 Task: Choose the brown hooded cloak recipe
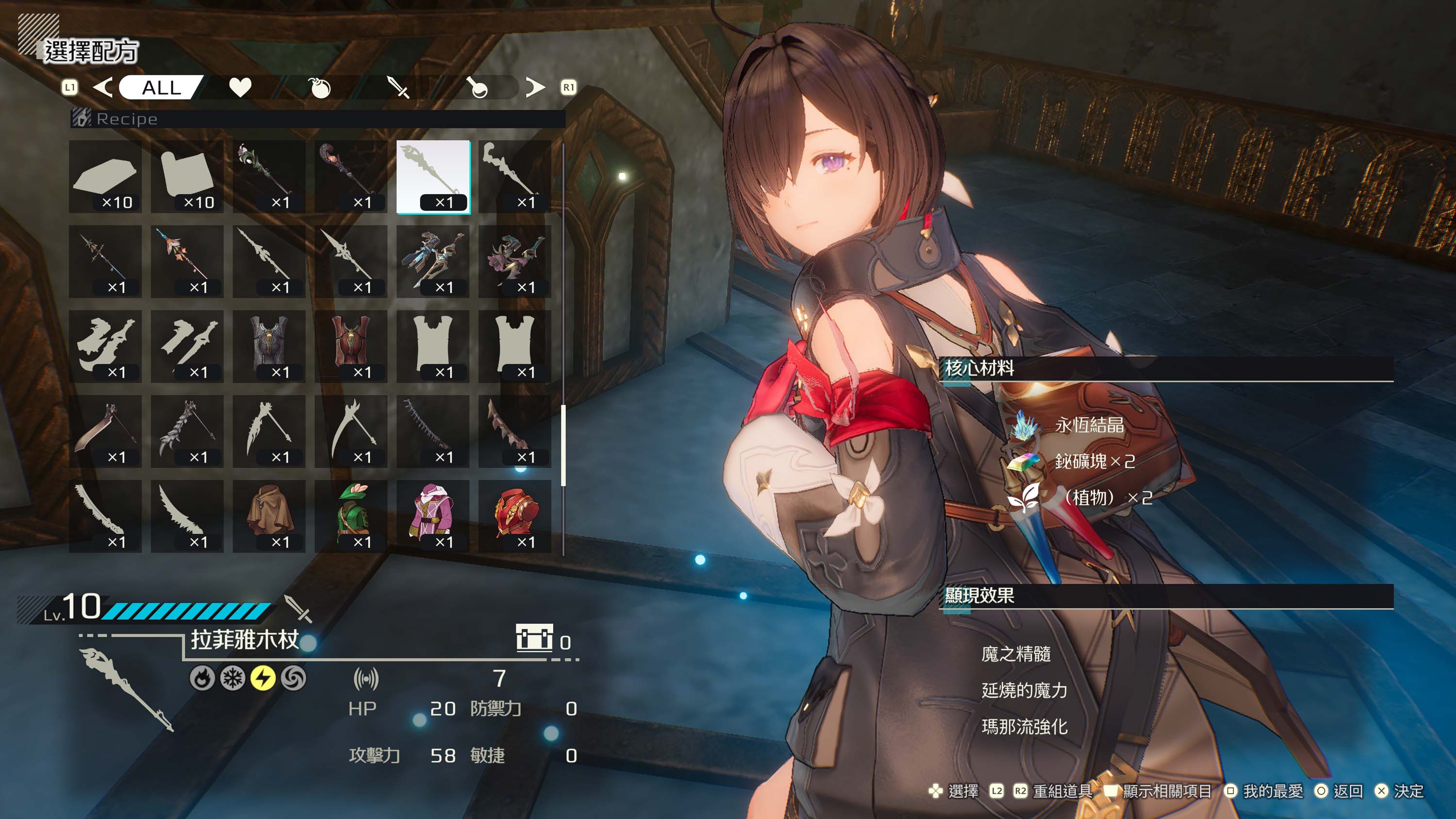click(269, 516)
